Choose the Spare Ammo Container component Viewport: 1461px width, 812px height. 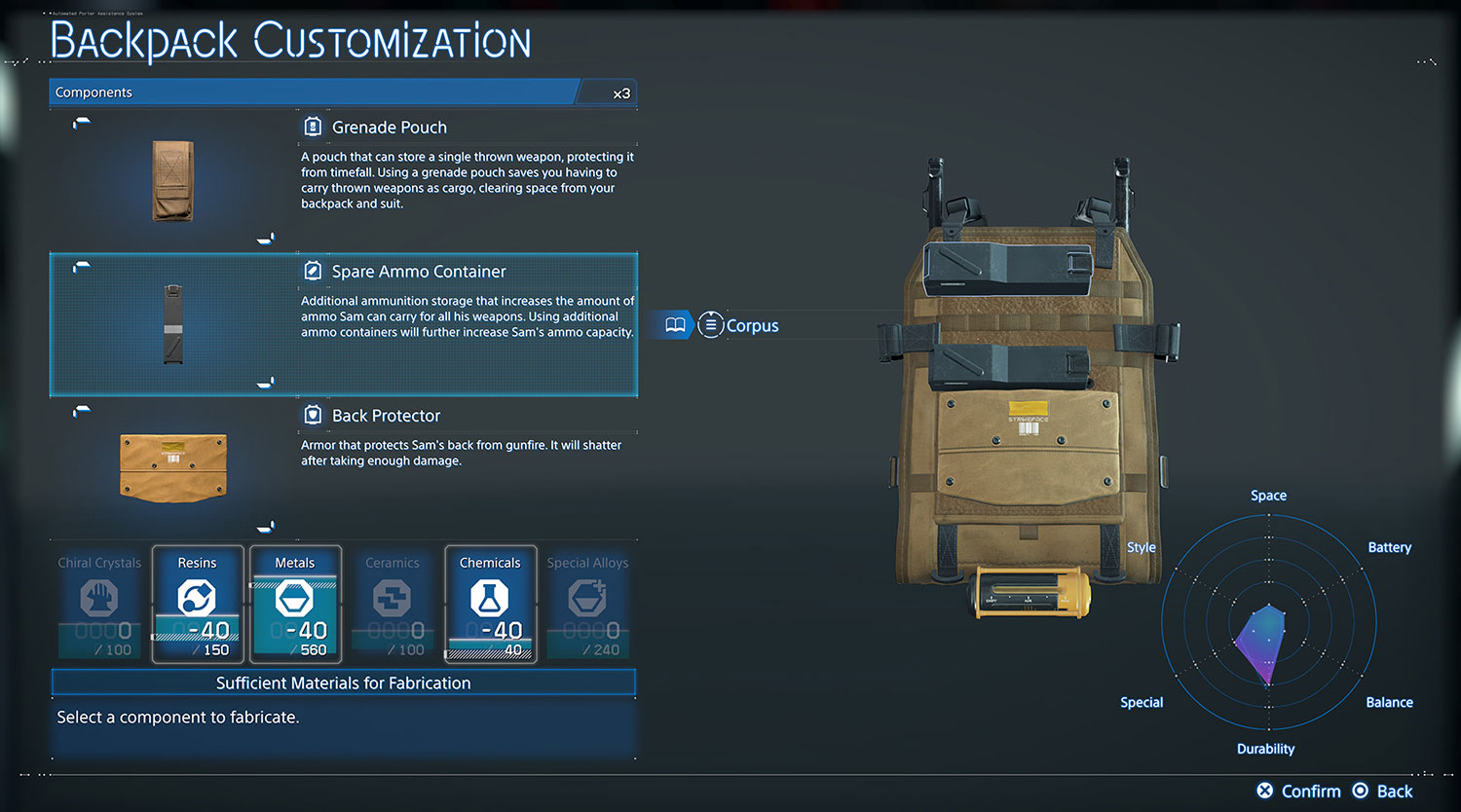418,272
